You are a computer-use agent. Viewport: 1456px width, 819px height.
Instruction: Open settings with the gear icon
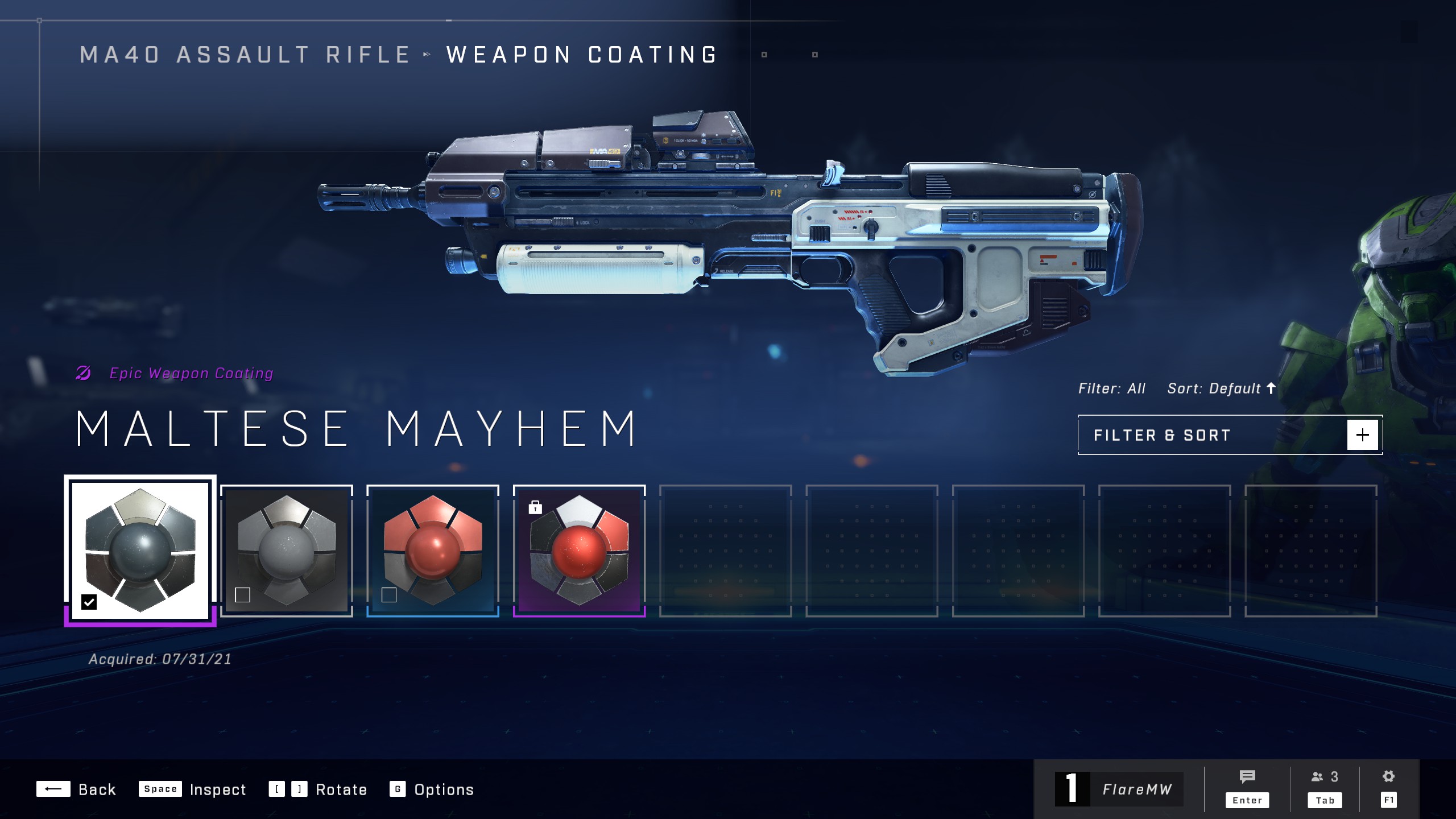point(1388,788)
